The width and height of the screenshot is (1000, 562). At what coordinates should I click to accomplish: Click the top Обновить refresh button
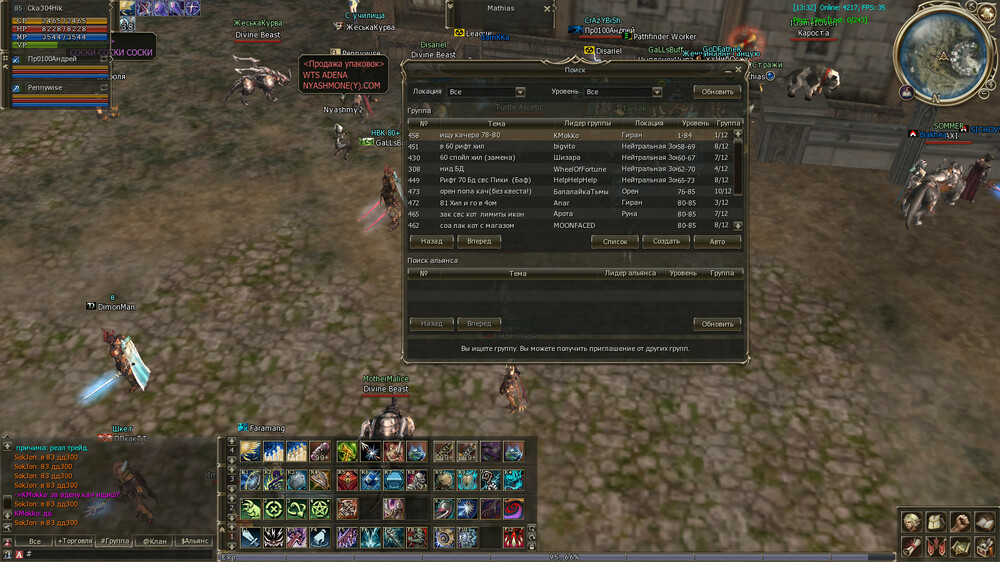[717, 92]
